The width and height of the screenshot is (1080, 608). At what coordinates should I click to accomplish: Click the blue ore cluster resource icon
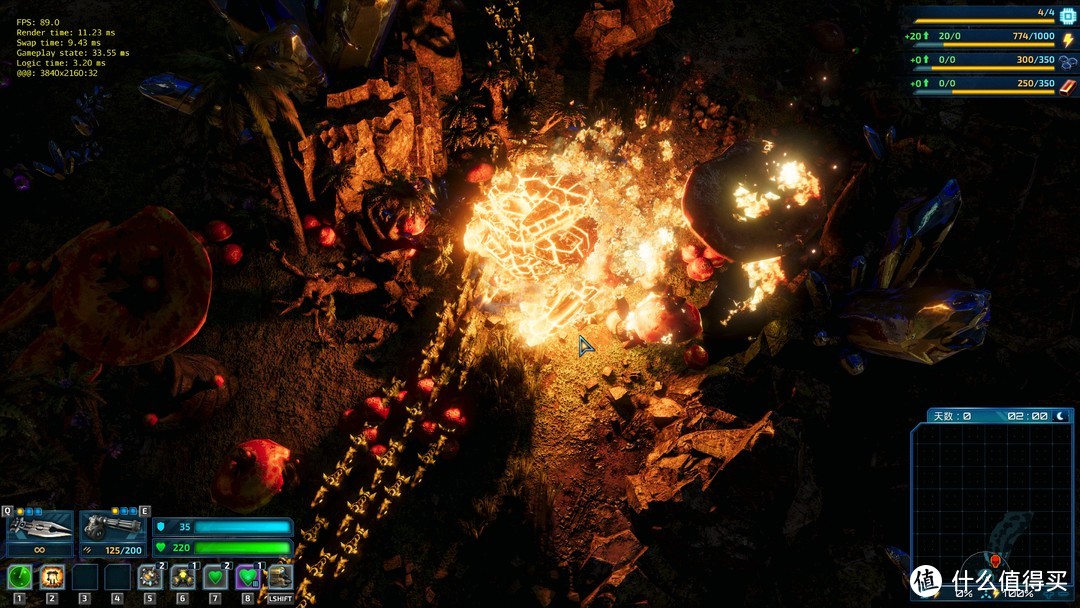click(1066, 61)
